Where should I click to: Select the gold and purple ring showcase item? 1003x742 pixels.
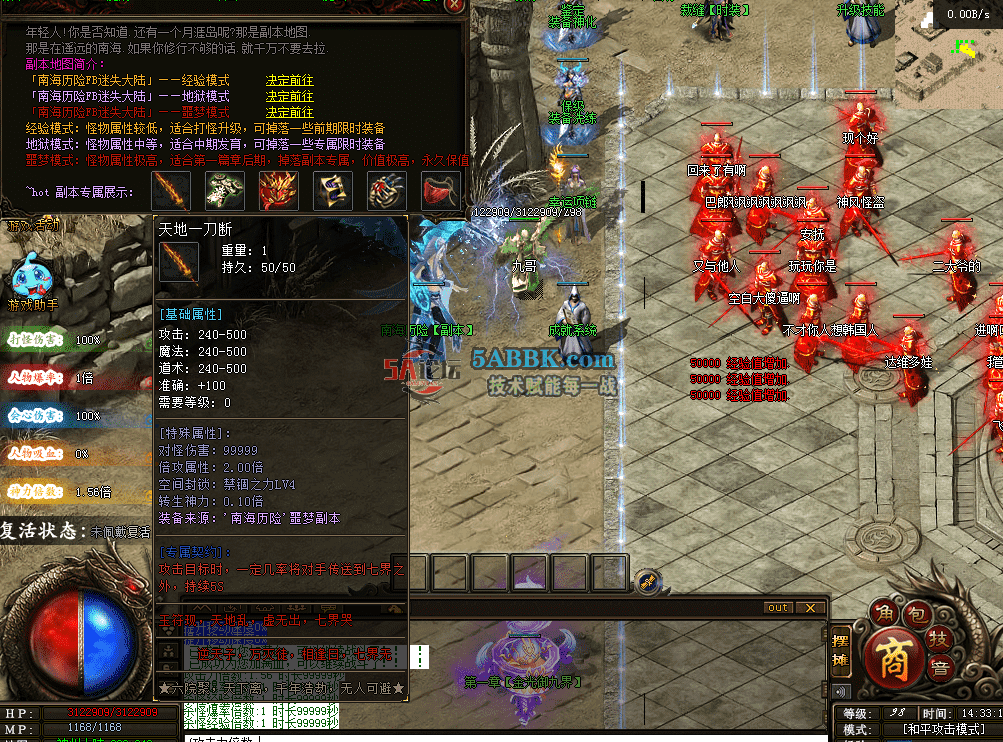[x=333, y=189]
